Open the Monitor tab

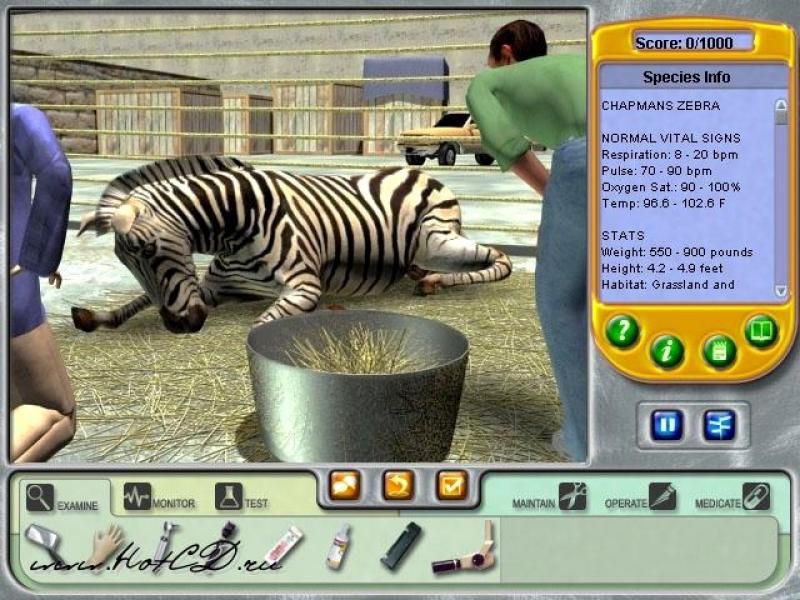click(x=160, y=498)
